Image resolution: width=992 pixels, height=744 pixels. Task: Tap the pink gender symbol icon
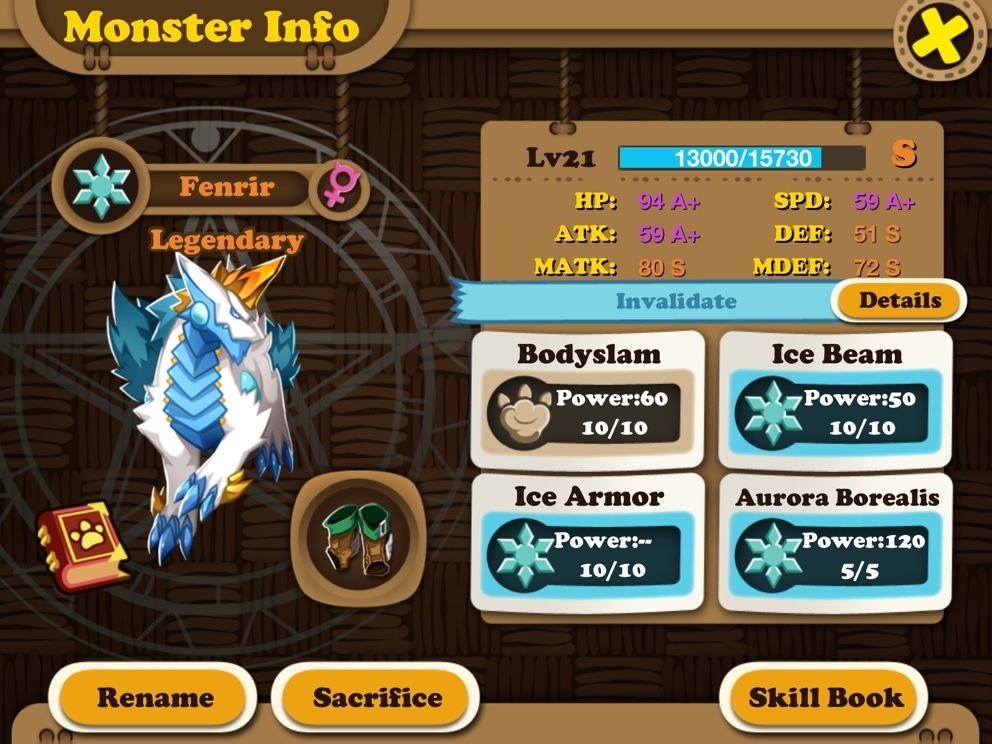click(340, 186)
